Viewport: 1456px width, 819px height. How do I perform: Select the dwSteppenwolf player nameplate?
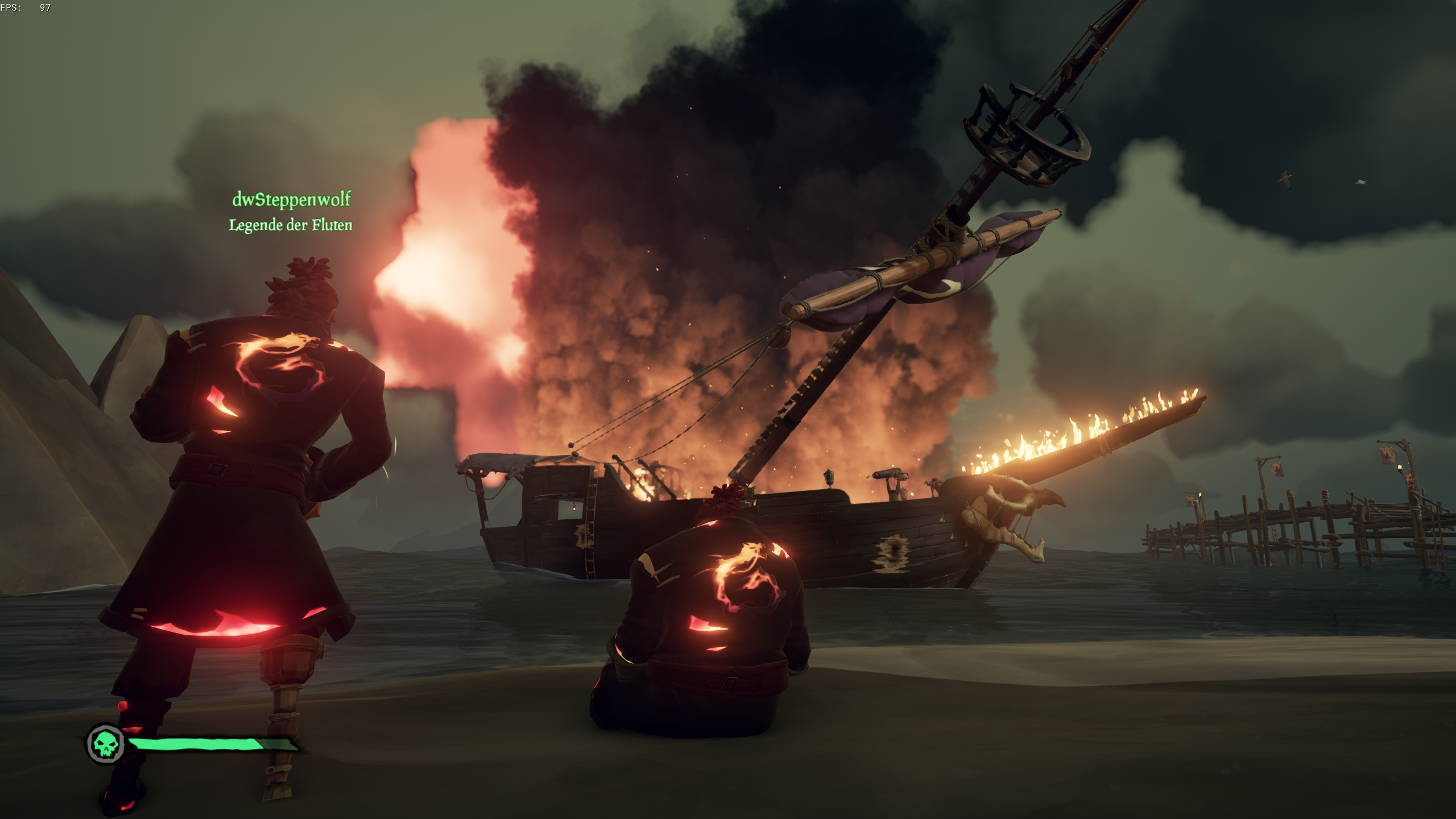click(291, 200)
